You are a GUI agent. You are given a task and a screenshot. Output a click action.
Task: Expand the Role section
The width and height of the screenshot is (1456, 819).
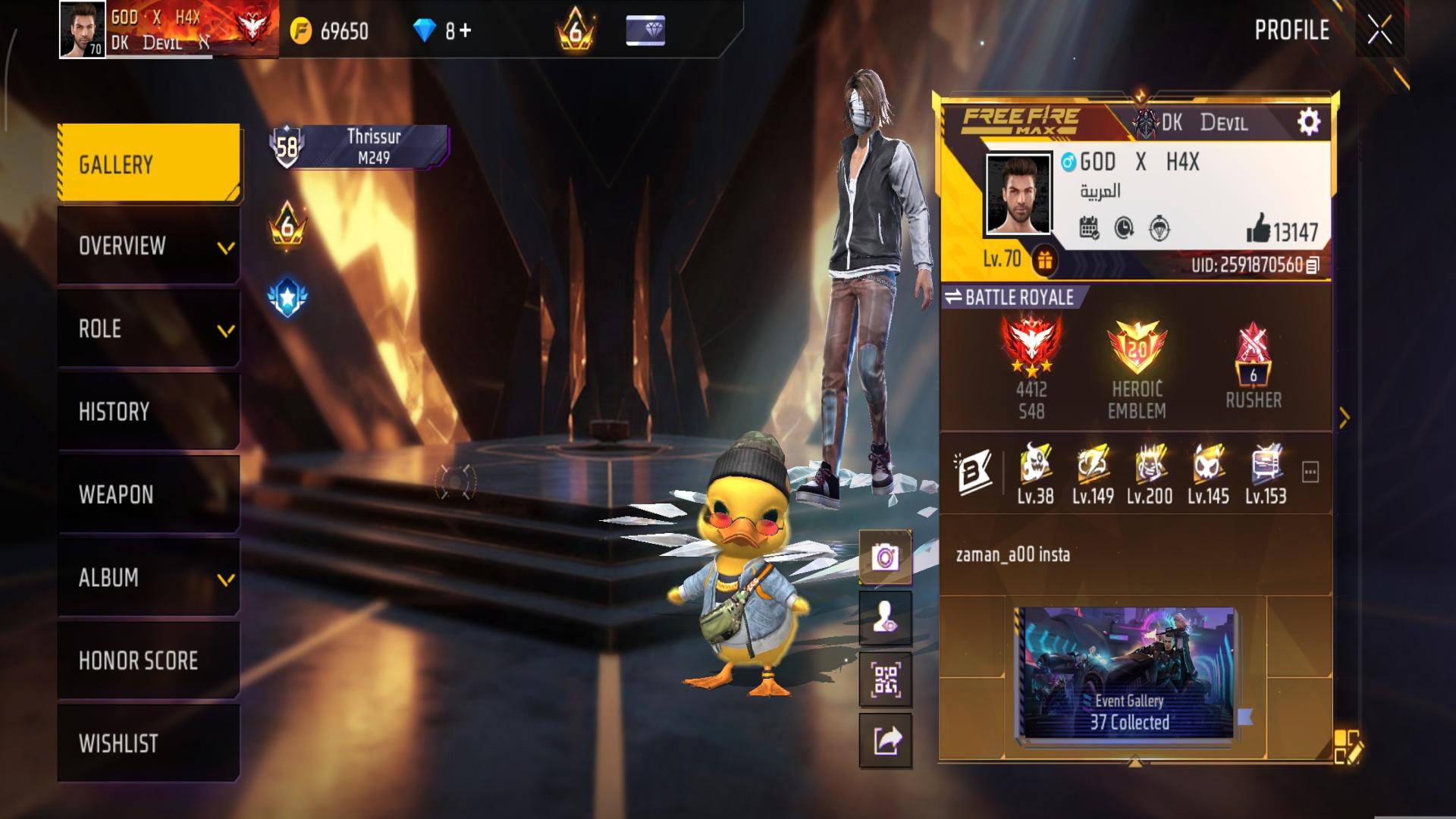(x=149, y=329)
